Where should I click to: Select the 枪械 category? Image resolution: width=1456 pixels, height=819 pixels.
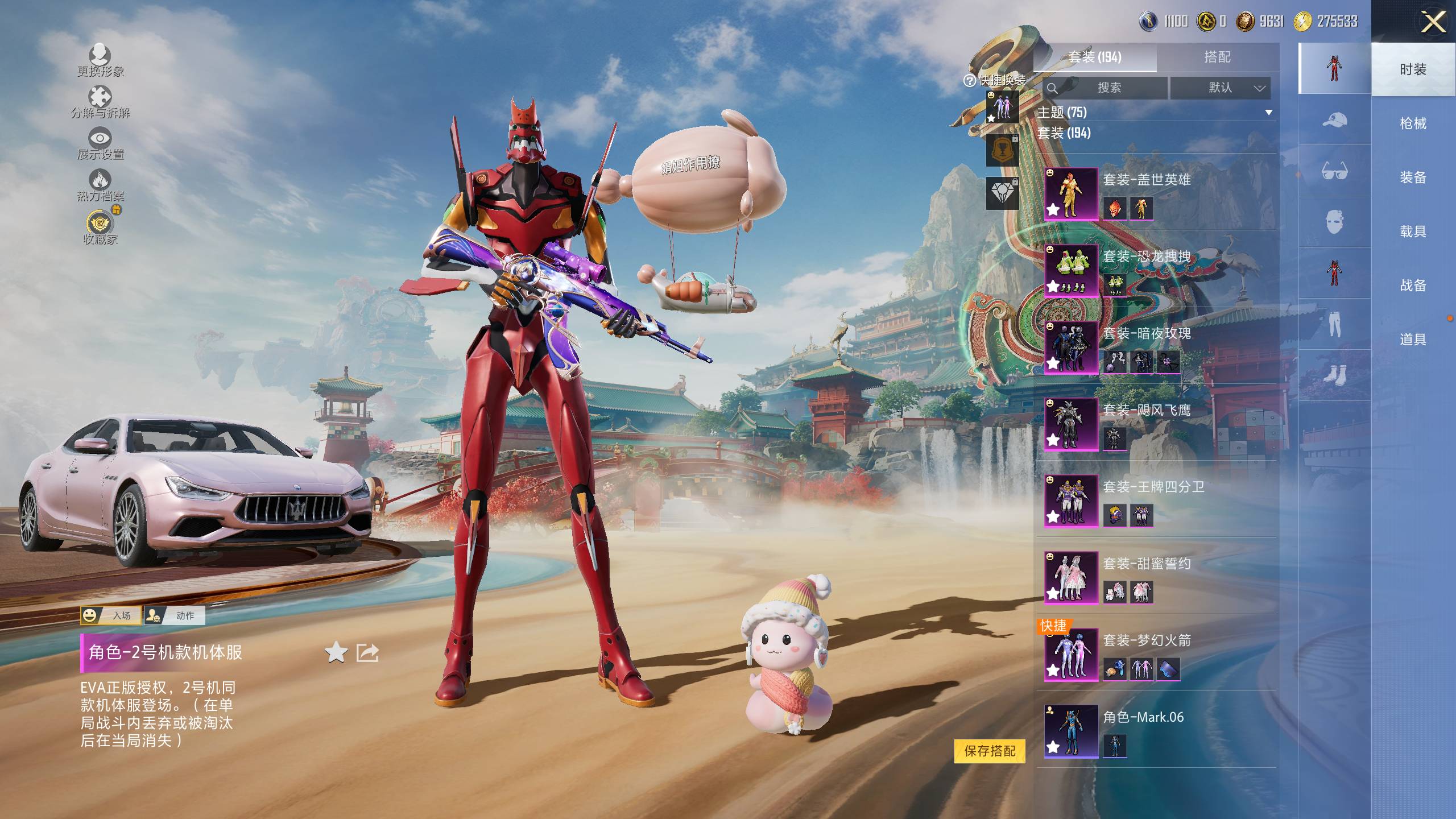tap(1413, 123)
